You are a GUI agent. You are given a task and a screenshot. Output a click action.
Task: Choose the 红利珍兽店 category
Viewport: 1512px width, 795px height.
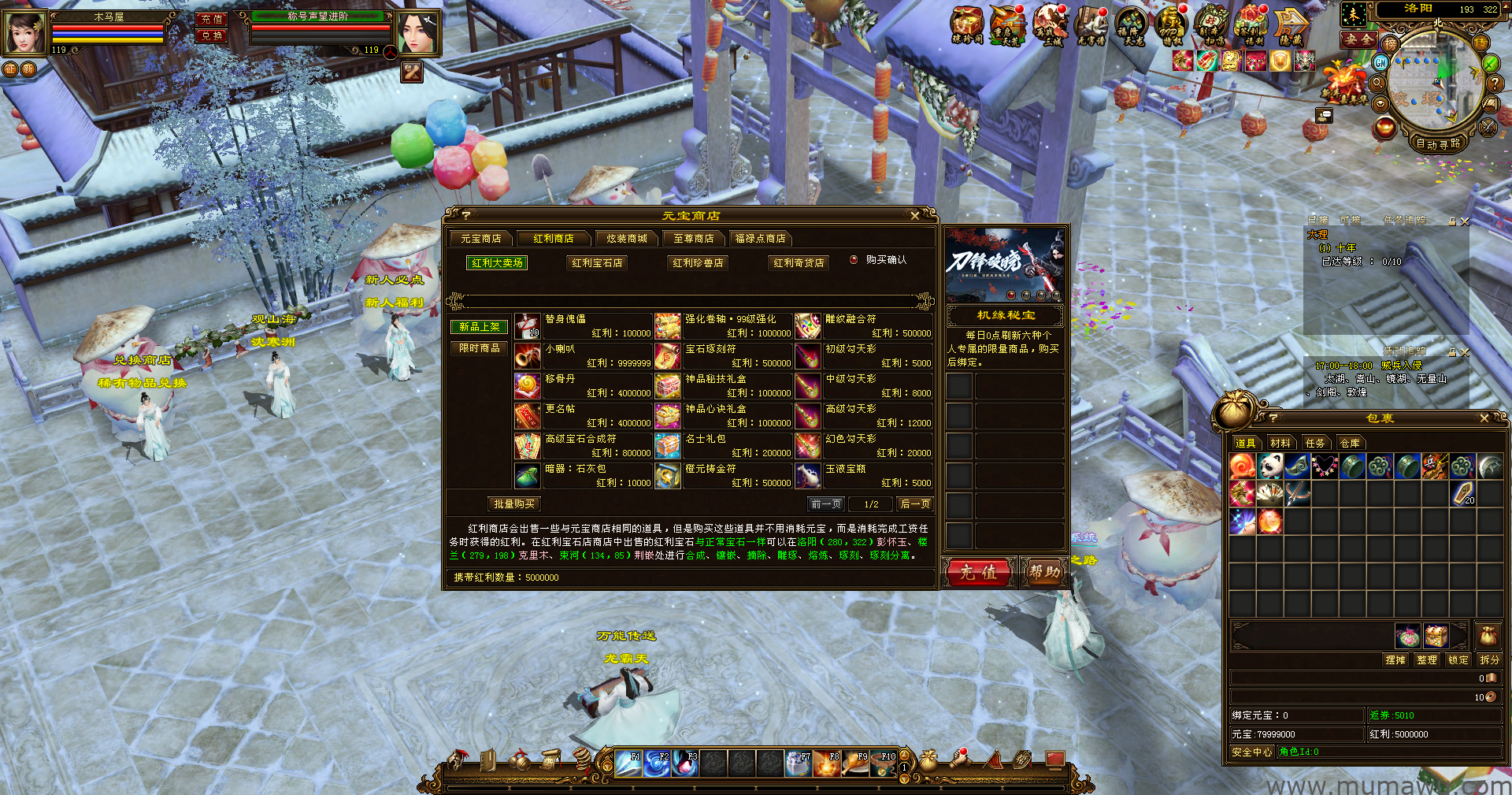click(698, 263)
